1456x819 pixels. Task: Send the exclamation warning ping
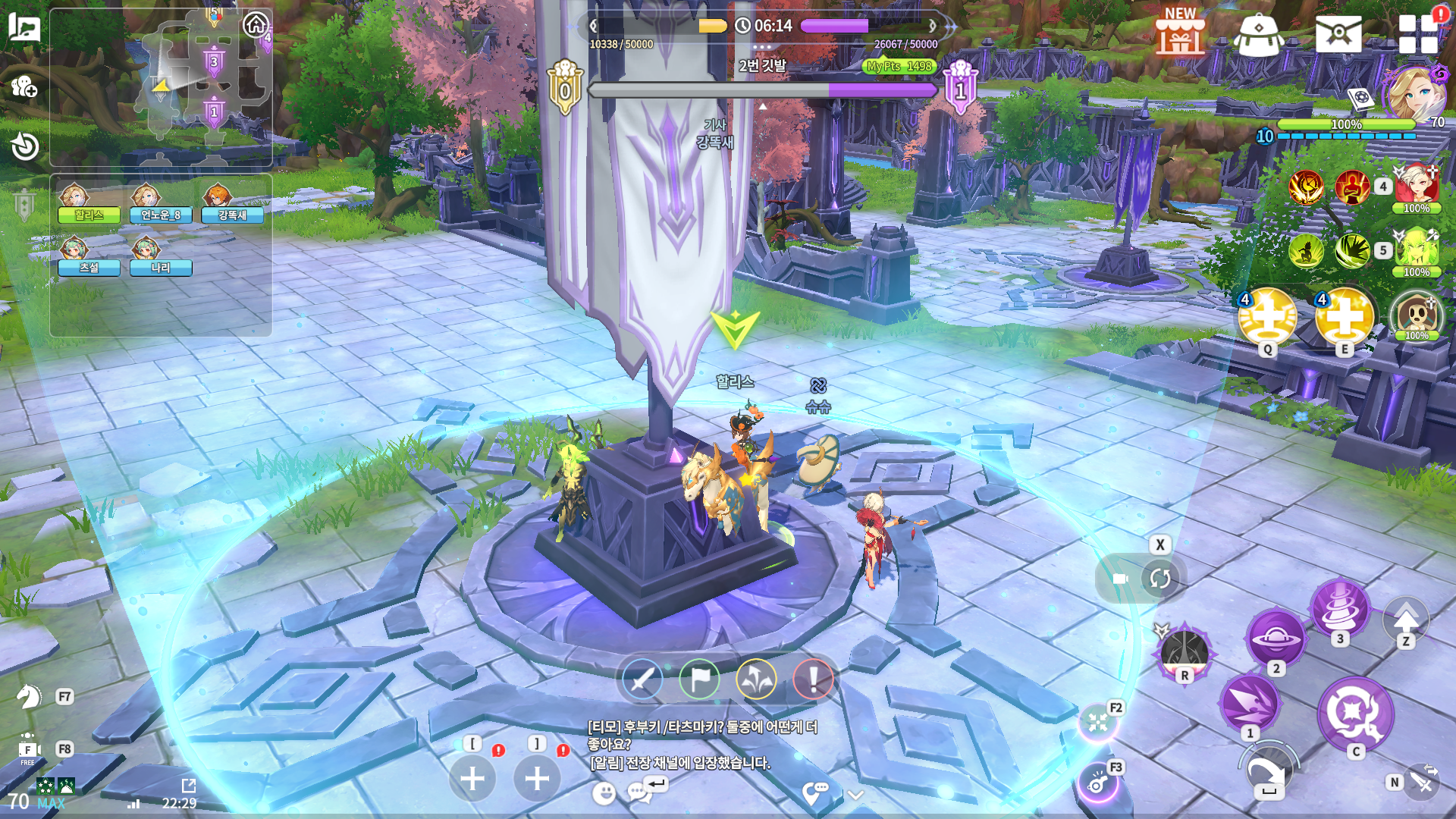[813, 679]
